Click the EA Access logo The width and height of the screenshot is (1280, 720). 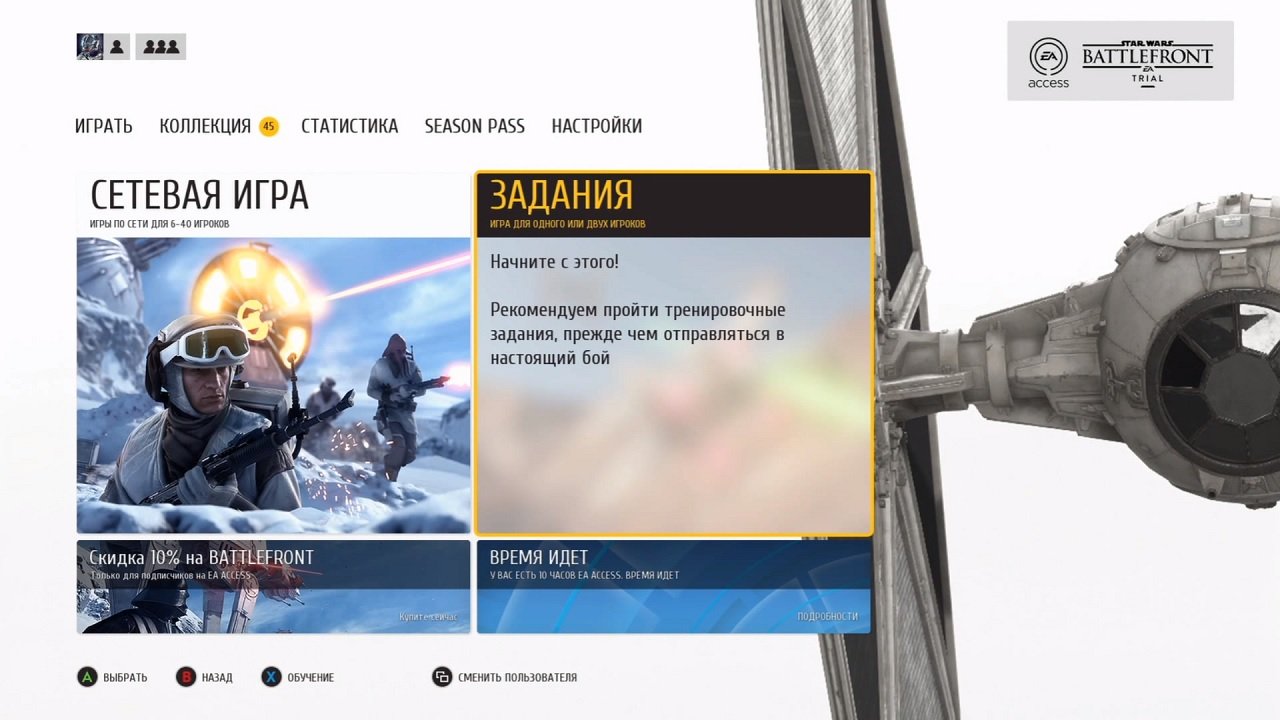(x=1047, y=60)
